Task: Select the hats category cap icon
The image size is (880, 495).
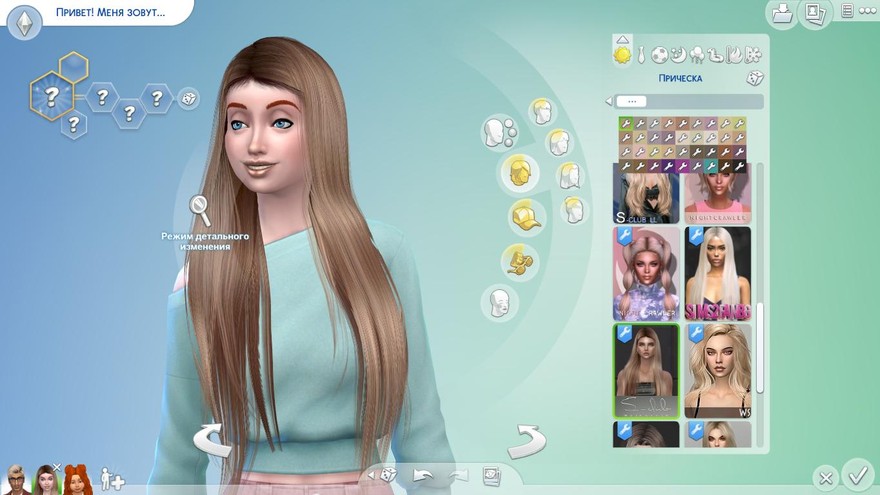Action: 523,216
